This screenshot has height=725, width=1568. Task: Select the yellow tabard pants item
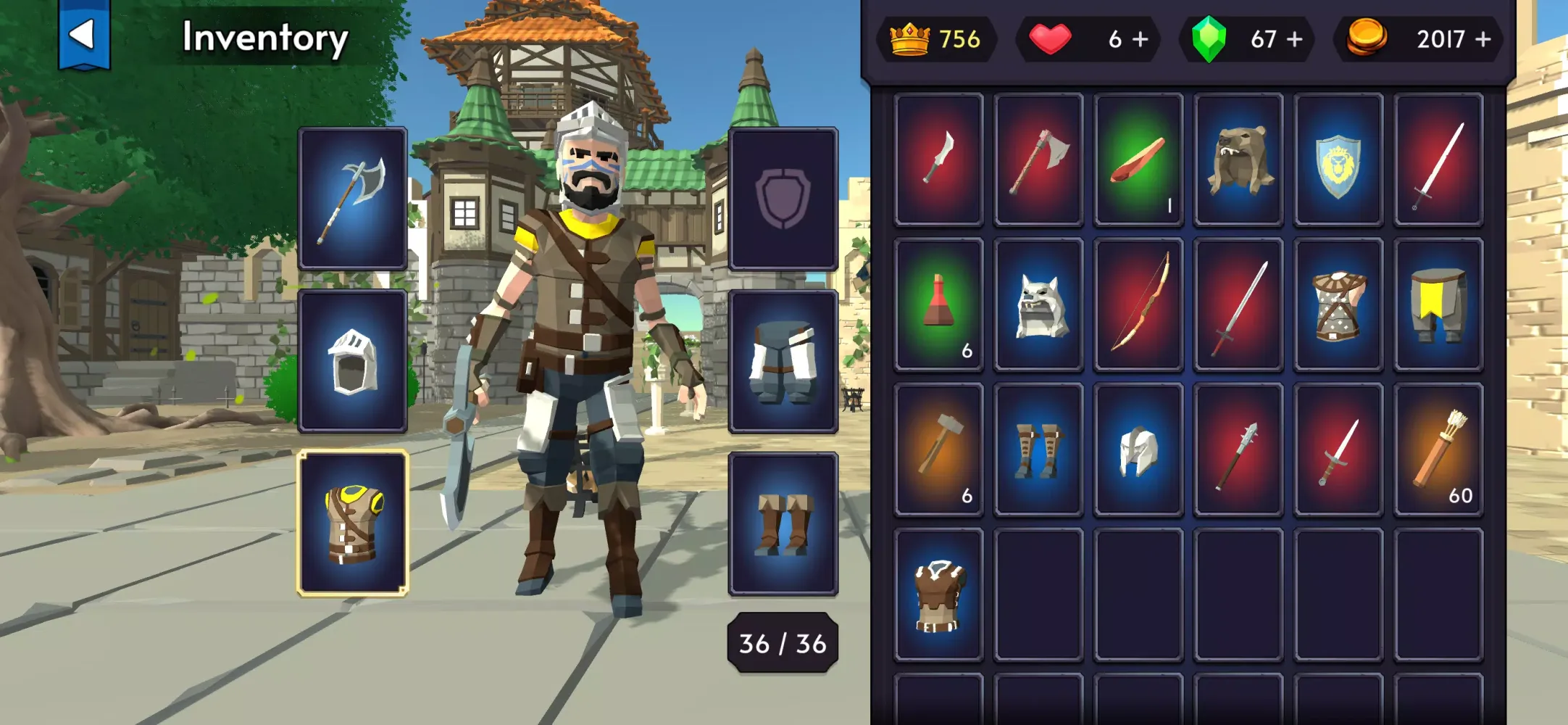(1438, 304)
